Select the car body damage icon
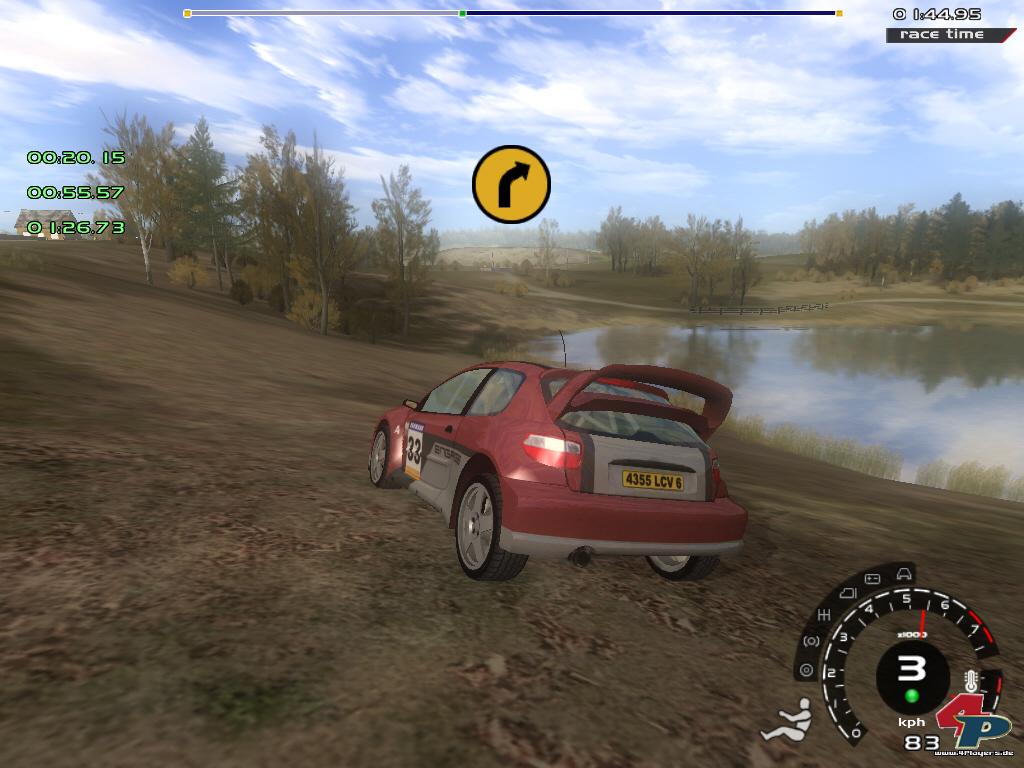The width and height of the screenshot is (1024, 768). point(904,573)
